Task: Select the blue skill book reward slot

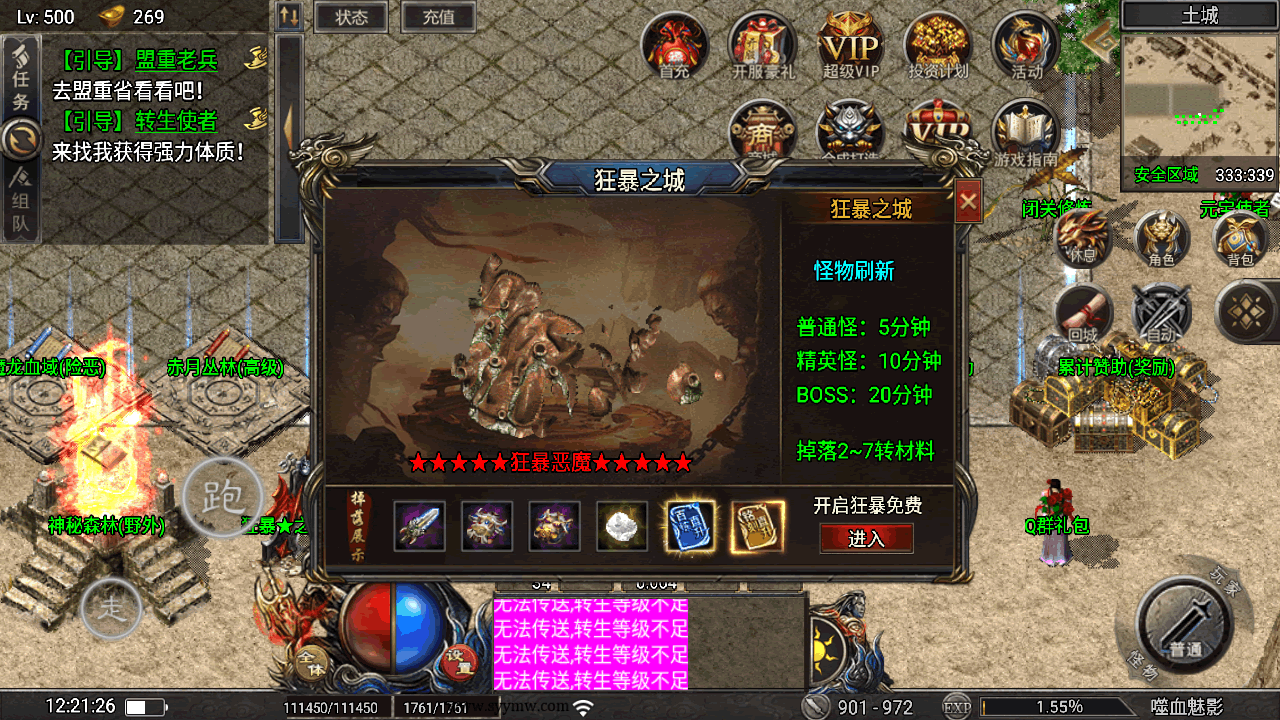Action: coord(691,526)
